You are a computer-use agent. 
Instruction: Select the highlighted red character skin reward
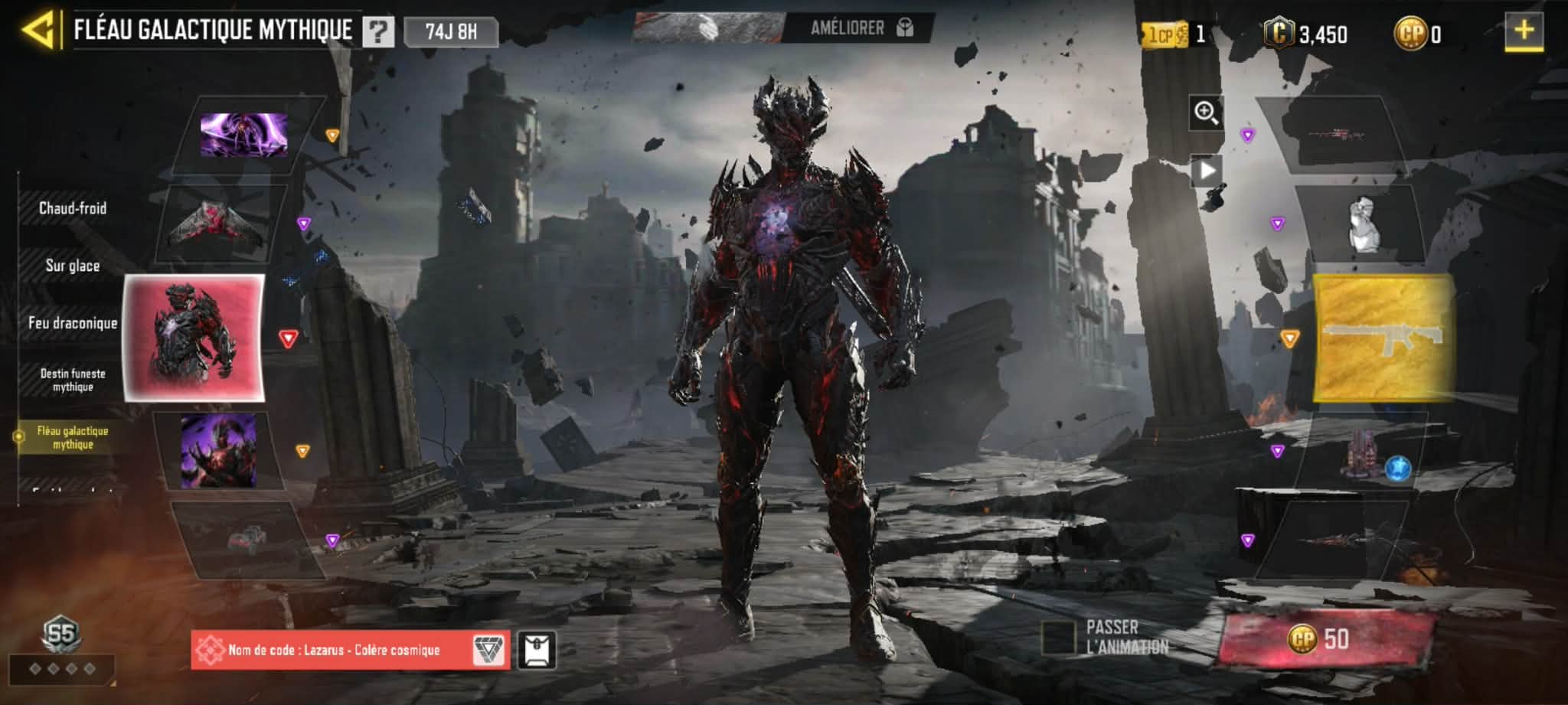pos(194,338)
